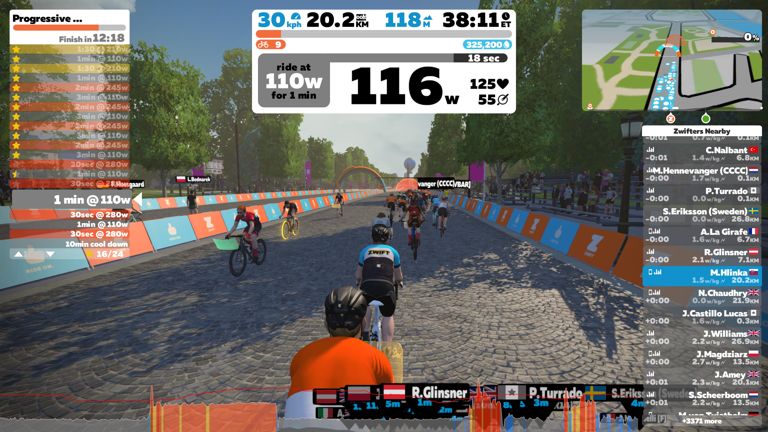Image resolution: width=768 pixels, height=432 pixels.
Task: Open the minimap in the corner
Action: click(670, 60)
